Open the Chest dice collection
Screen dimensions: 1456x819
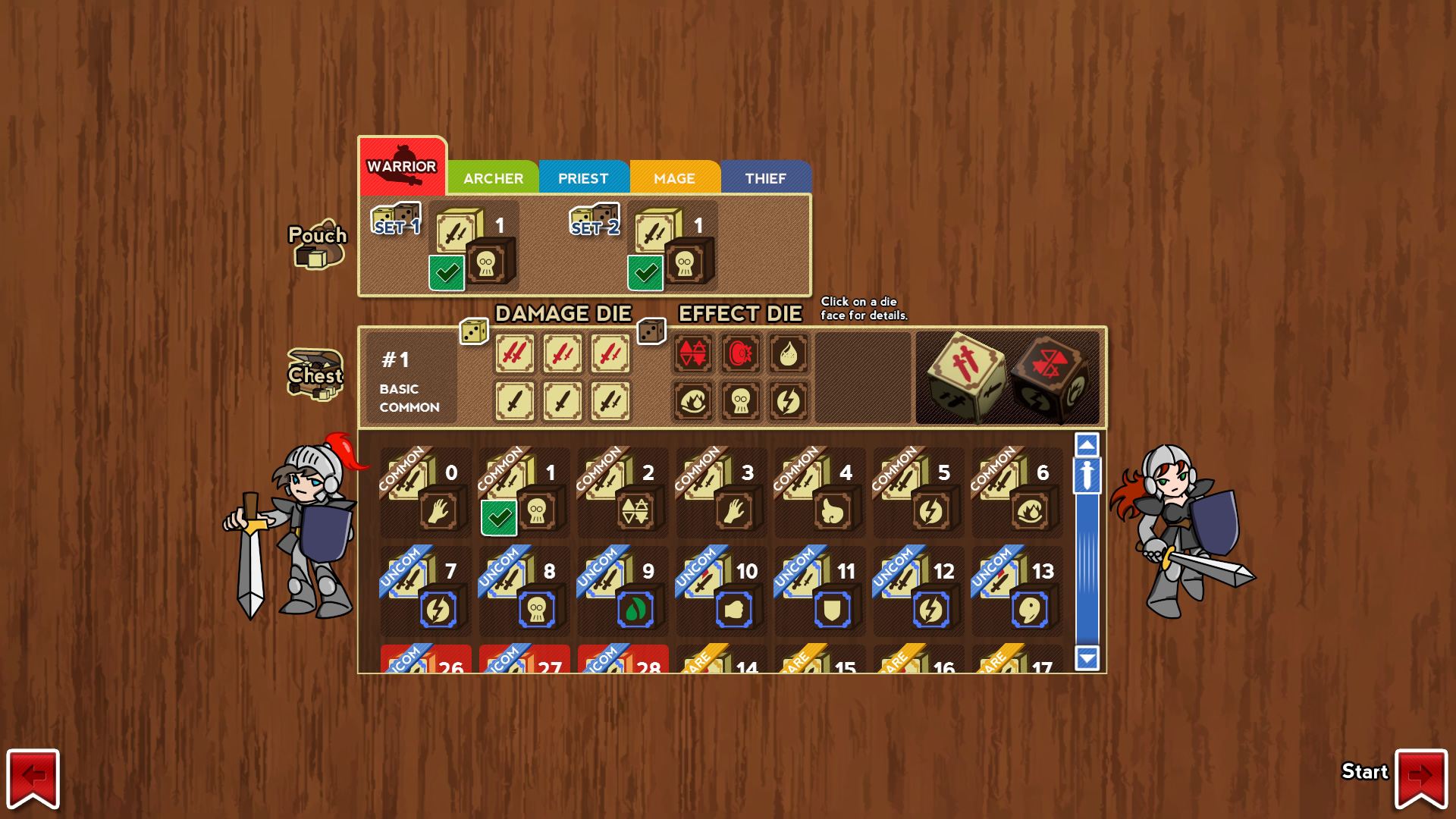[x=315, y=375]
